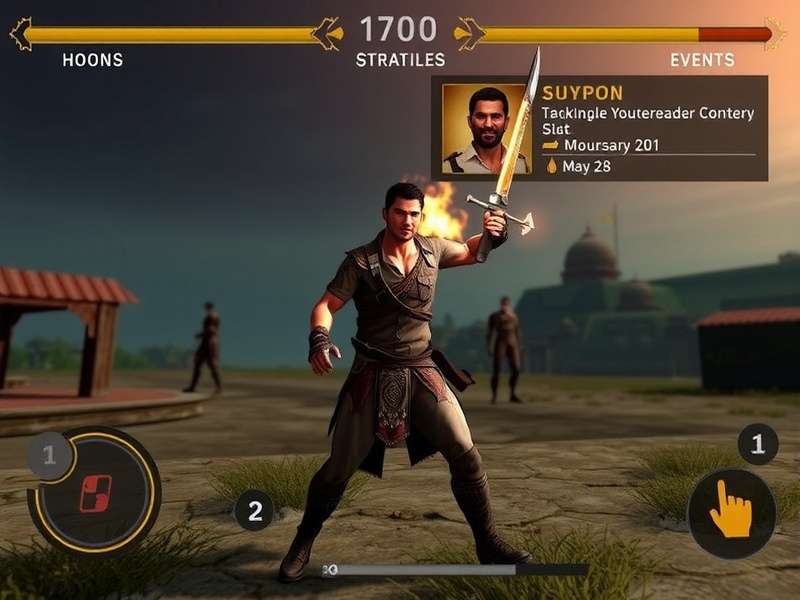Activate the pointing hand action button

coord(731,514)
